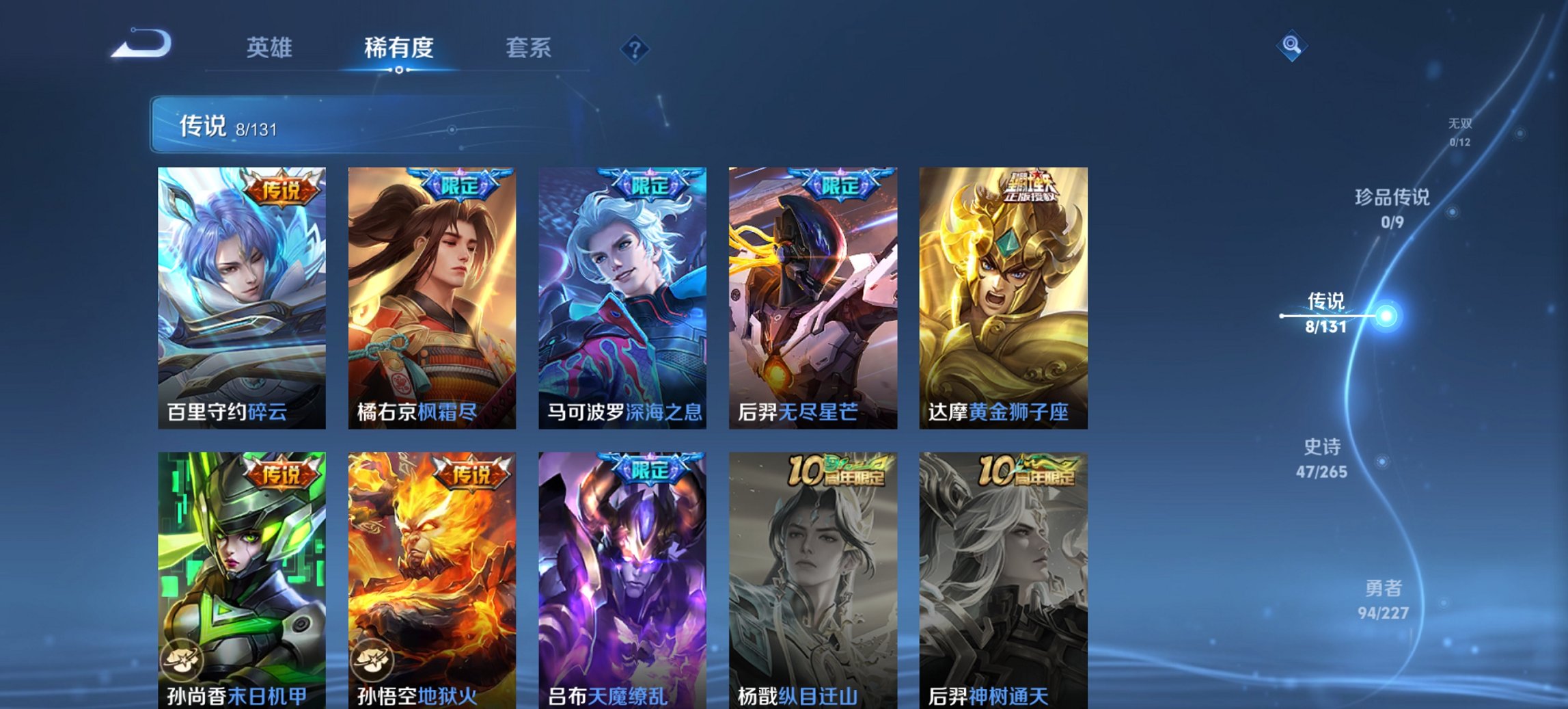Image resolution: width=1568 pixels, height=709 pixels.
Task: Switch to the 套系 tab
Action: tap(528, 48)
